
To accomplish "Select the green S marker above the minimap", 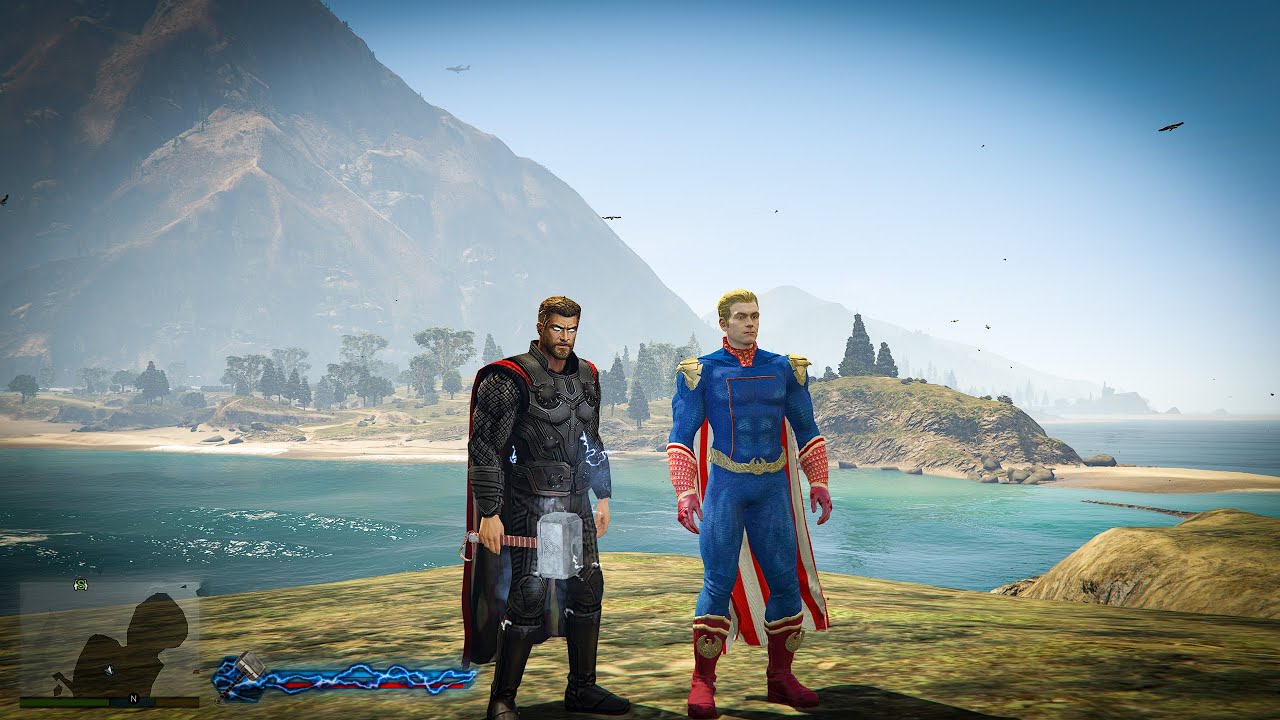I will click(x=81, y=584).
